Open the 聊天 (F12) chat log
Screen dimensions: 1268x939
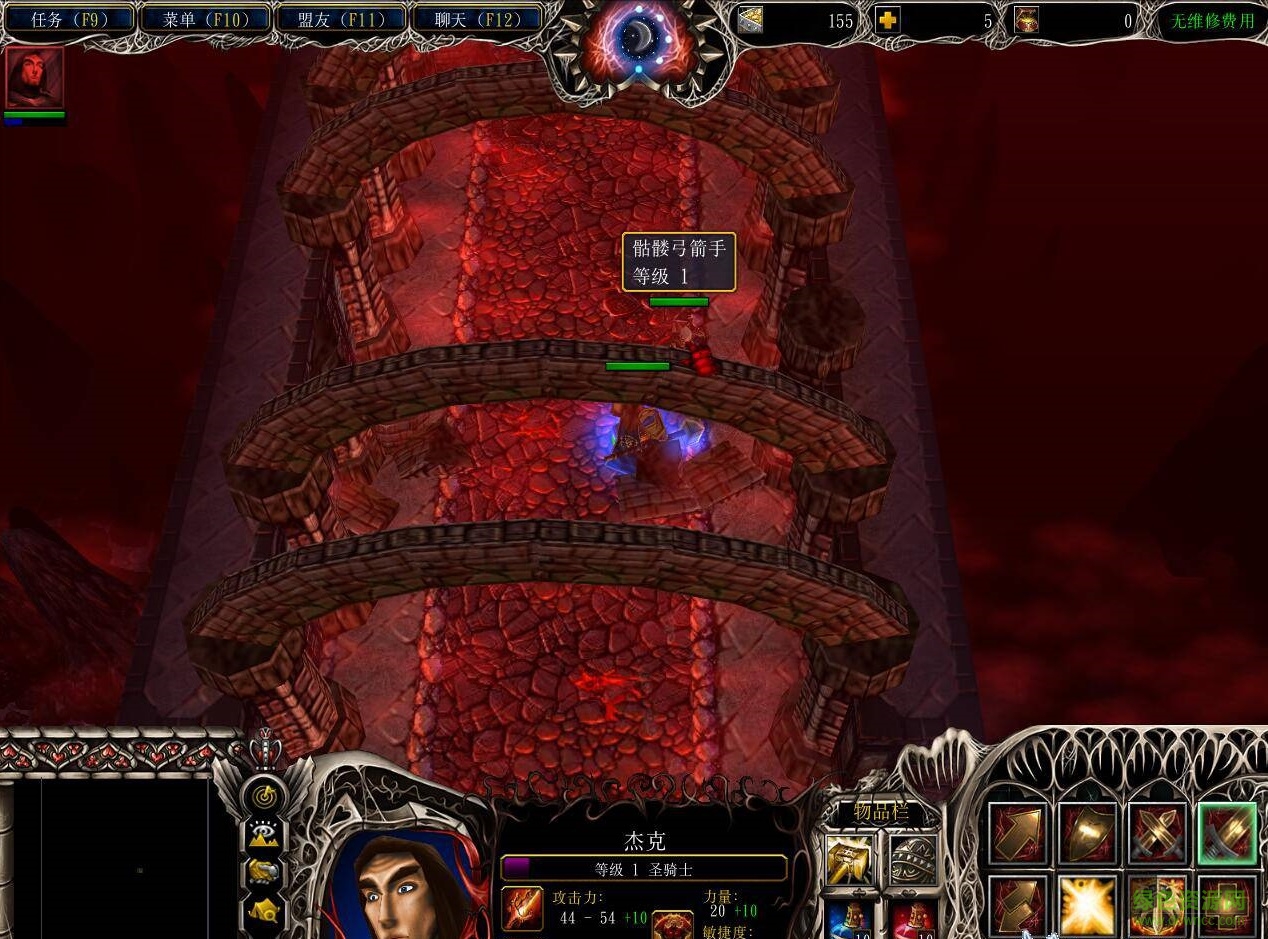pyautogui.click(x=476, y=19)
